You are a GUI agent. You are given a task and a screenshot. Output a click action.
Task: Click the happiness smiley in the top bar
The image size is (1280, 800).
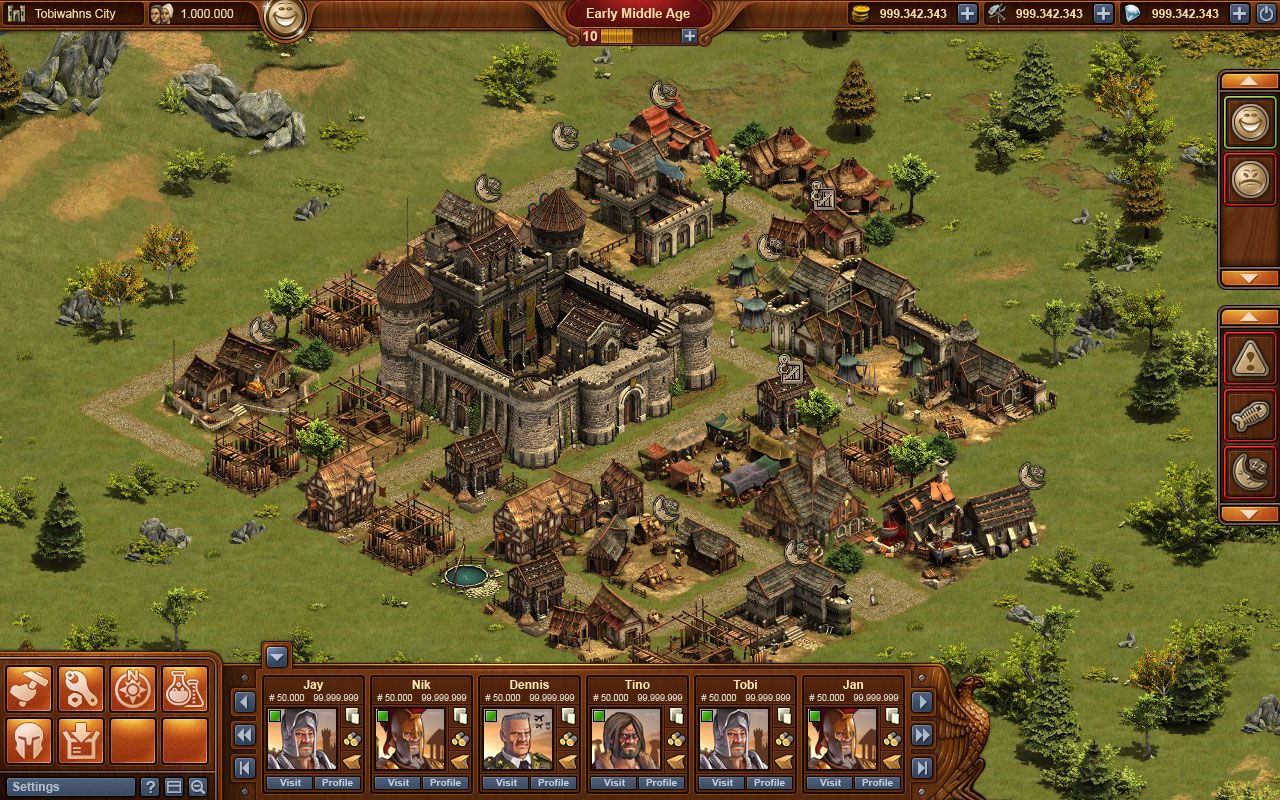[284, 15]
